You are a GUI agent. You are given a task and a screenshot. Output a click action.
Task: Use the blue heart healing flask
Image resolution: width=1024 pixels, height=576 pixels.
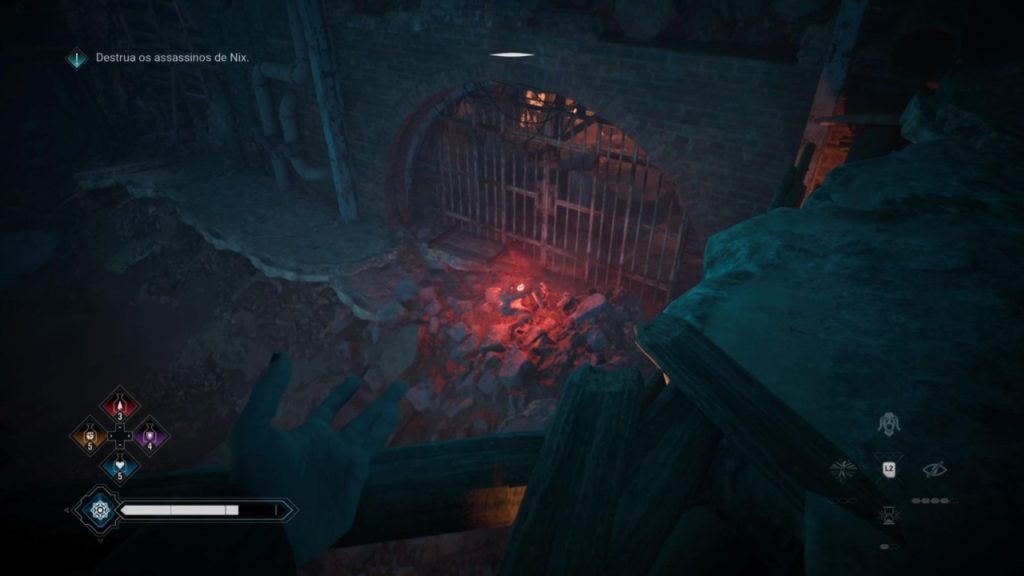point(120,467)
